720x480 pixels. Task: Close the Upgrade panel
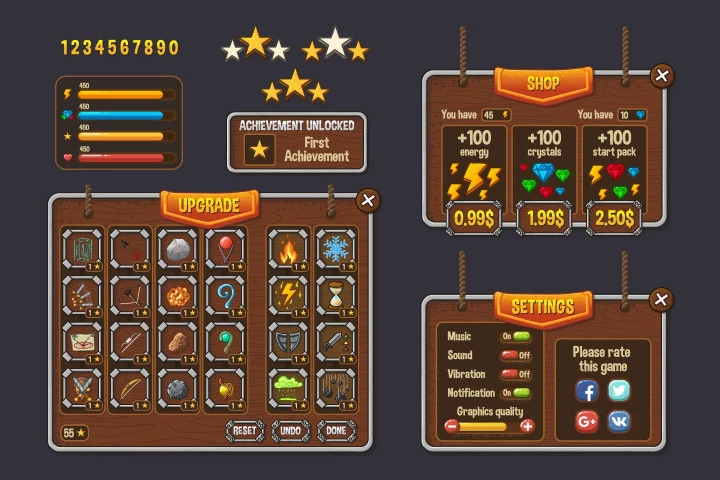368,201
